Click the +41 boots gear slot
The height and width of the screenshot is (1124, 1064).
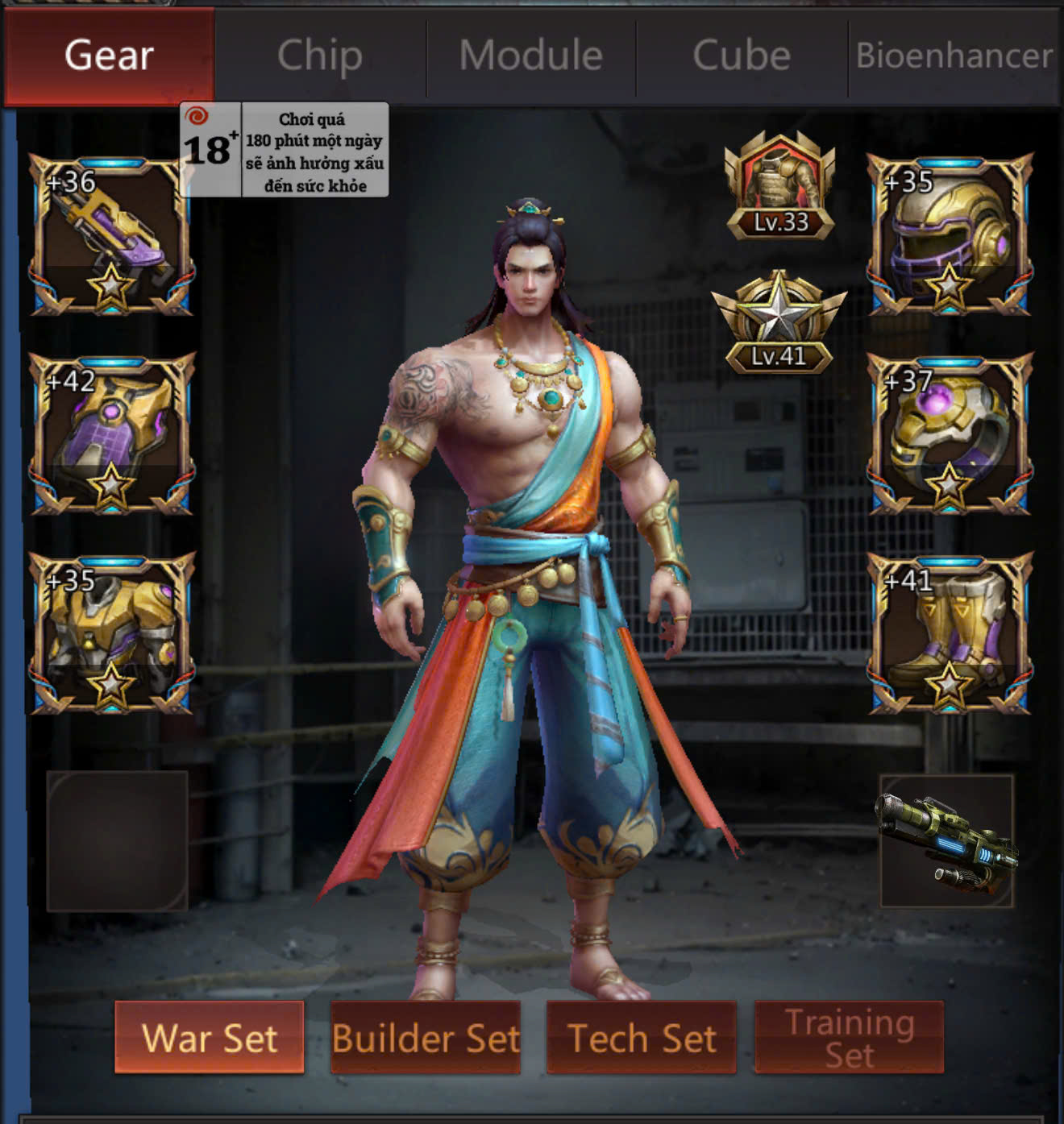(949, 633)
